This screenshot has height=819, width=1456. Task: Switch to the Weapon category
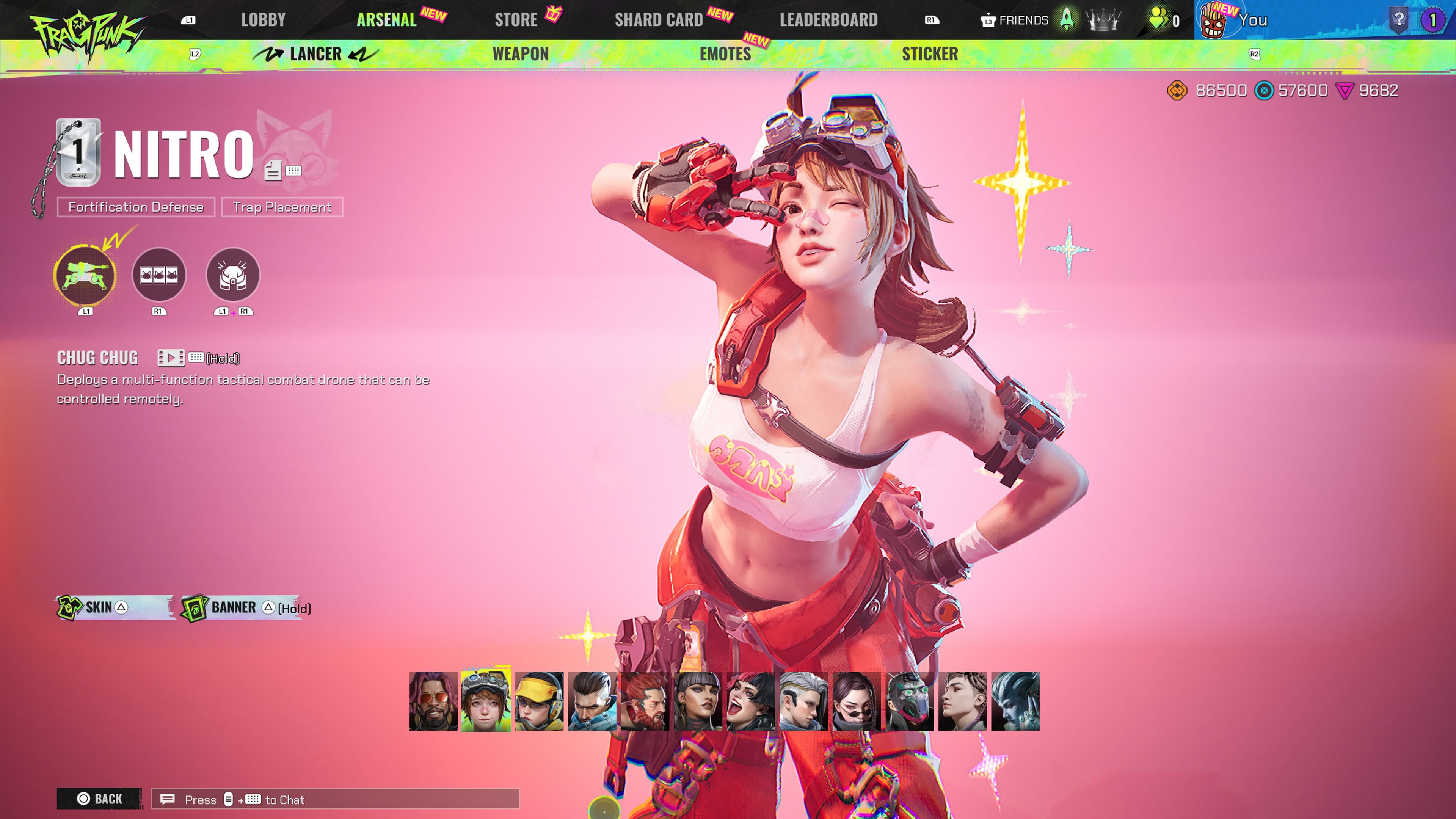(520, 54)
